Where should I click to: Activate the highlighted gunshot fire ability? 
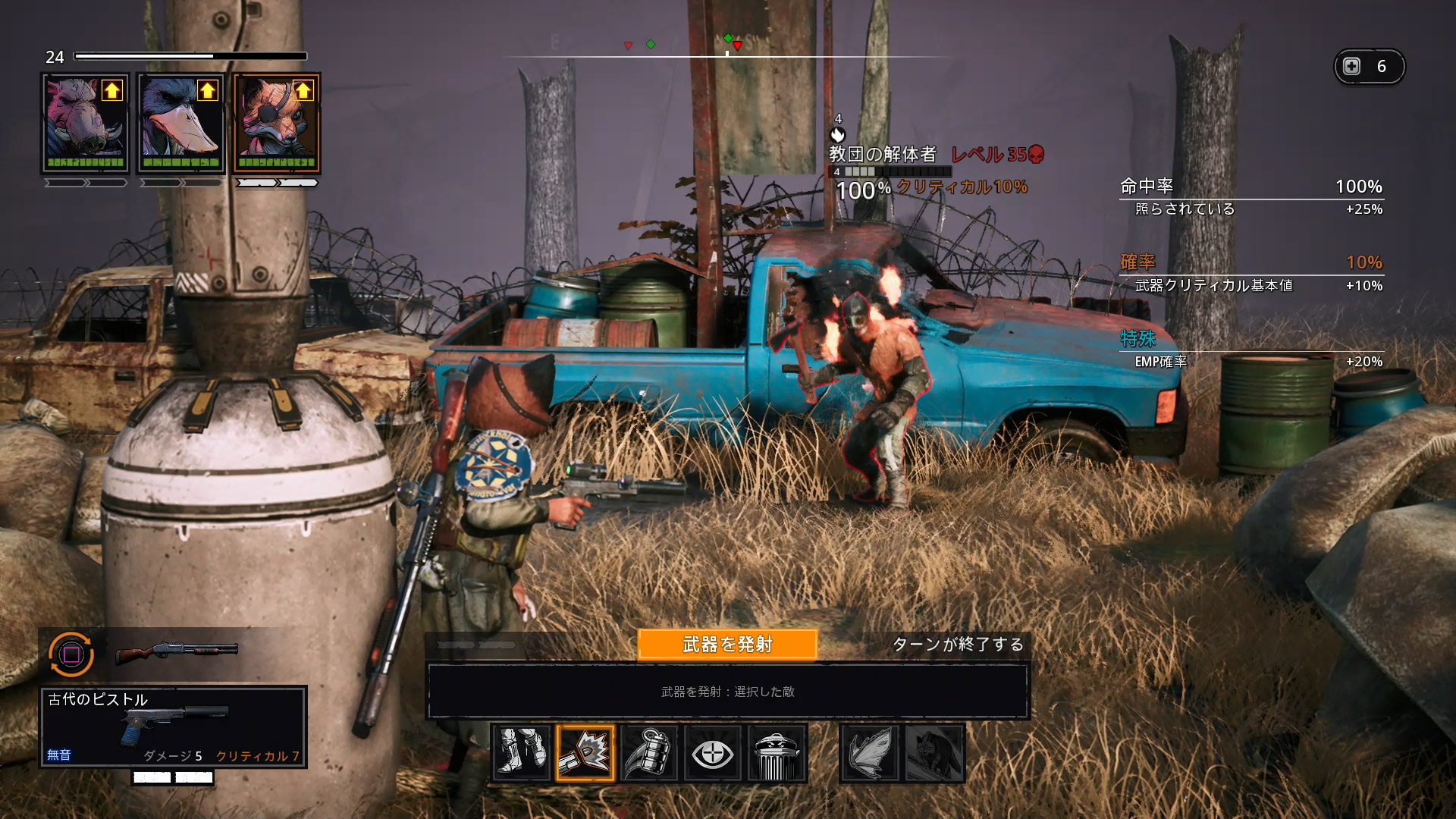tap(585, 753)
